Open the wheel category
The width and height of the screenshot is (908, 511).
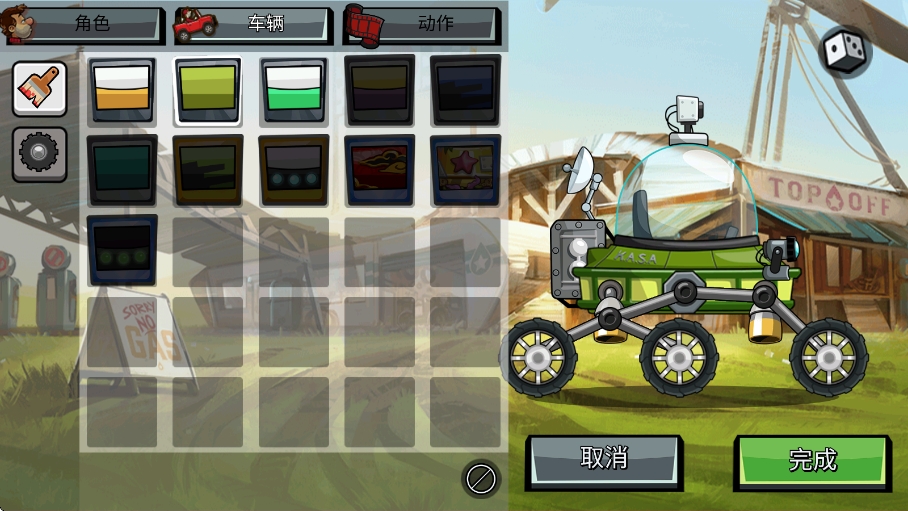40,154
